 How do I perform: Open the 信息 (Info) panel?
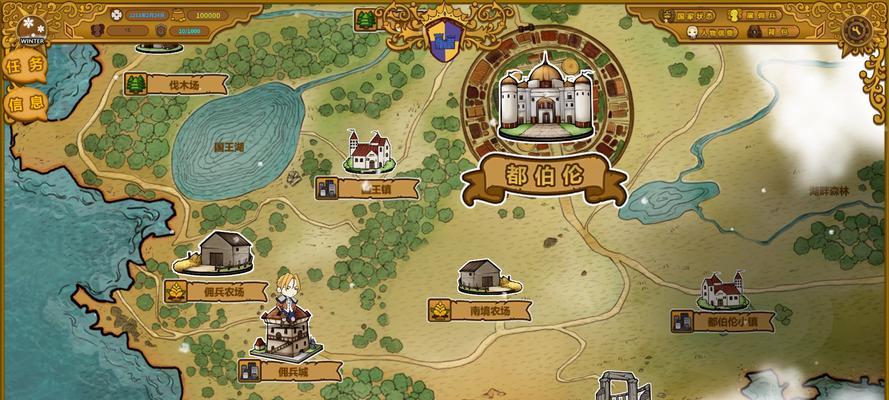[25, 103]
